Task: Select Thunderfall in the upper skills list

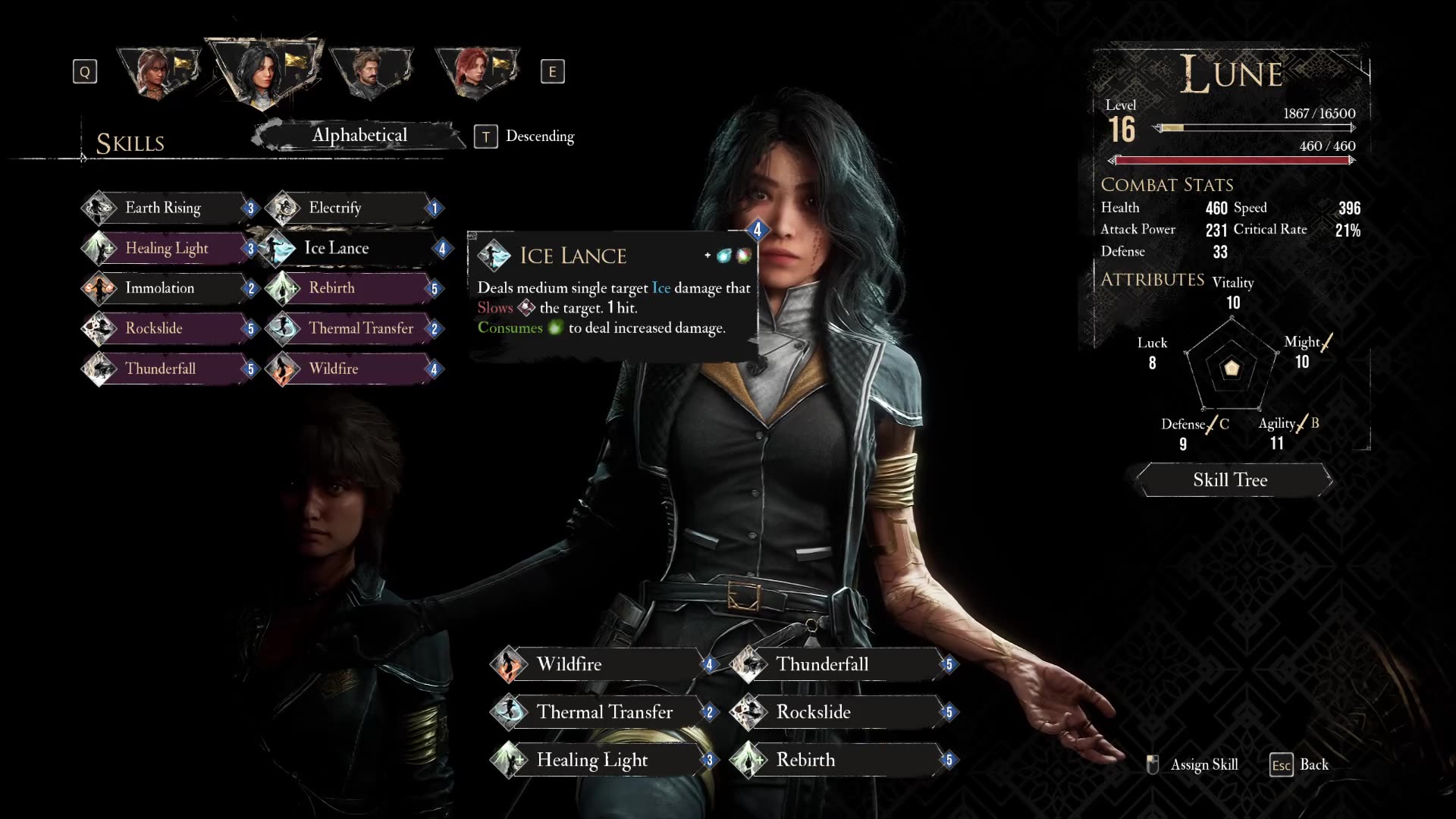Action: (x=163, y=369)
